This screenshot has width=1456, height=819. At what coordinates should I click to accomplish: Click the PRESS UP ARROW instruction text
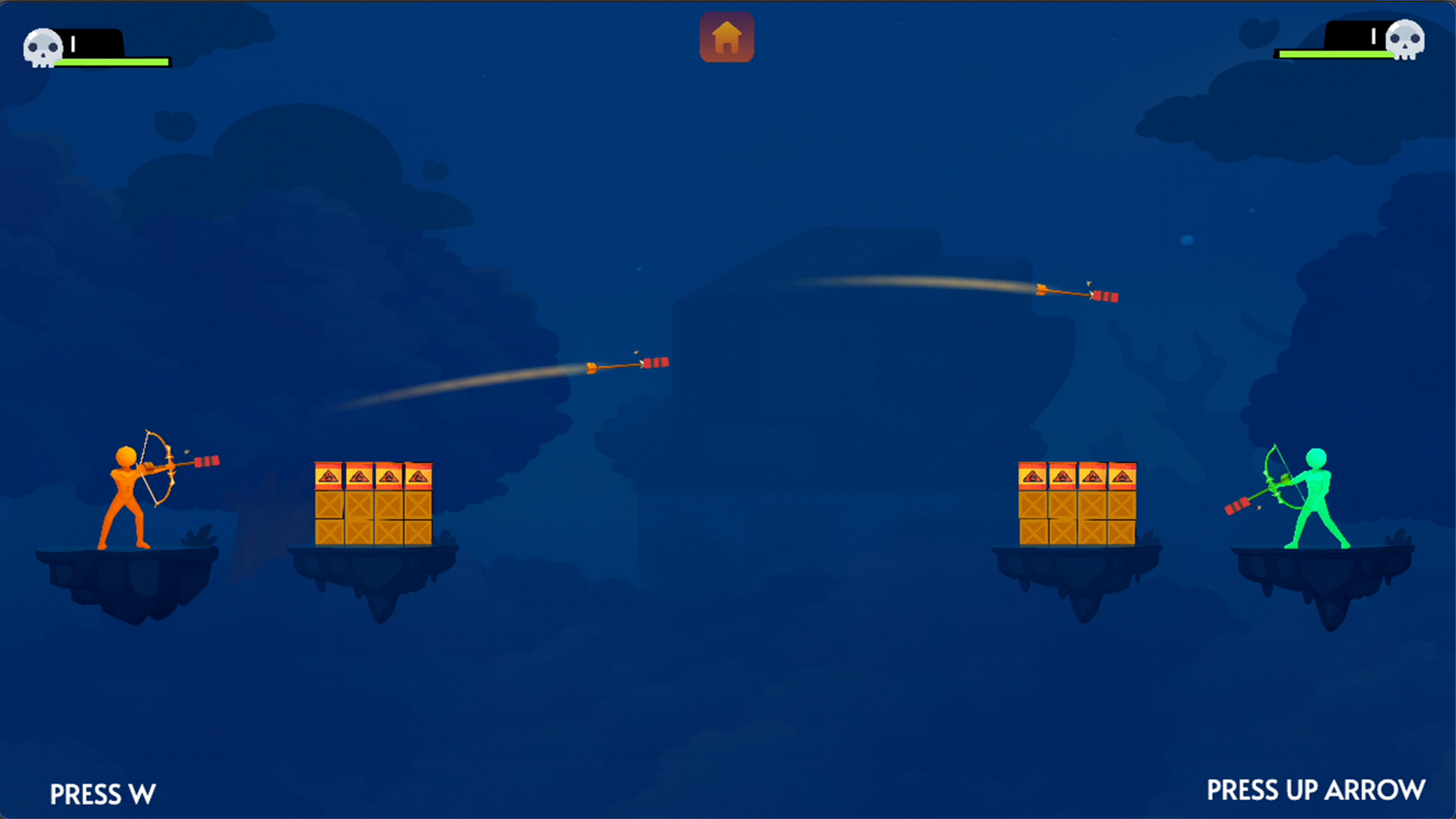(1316, 788)
